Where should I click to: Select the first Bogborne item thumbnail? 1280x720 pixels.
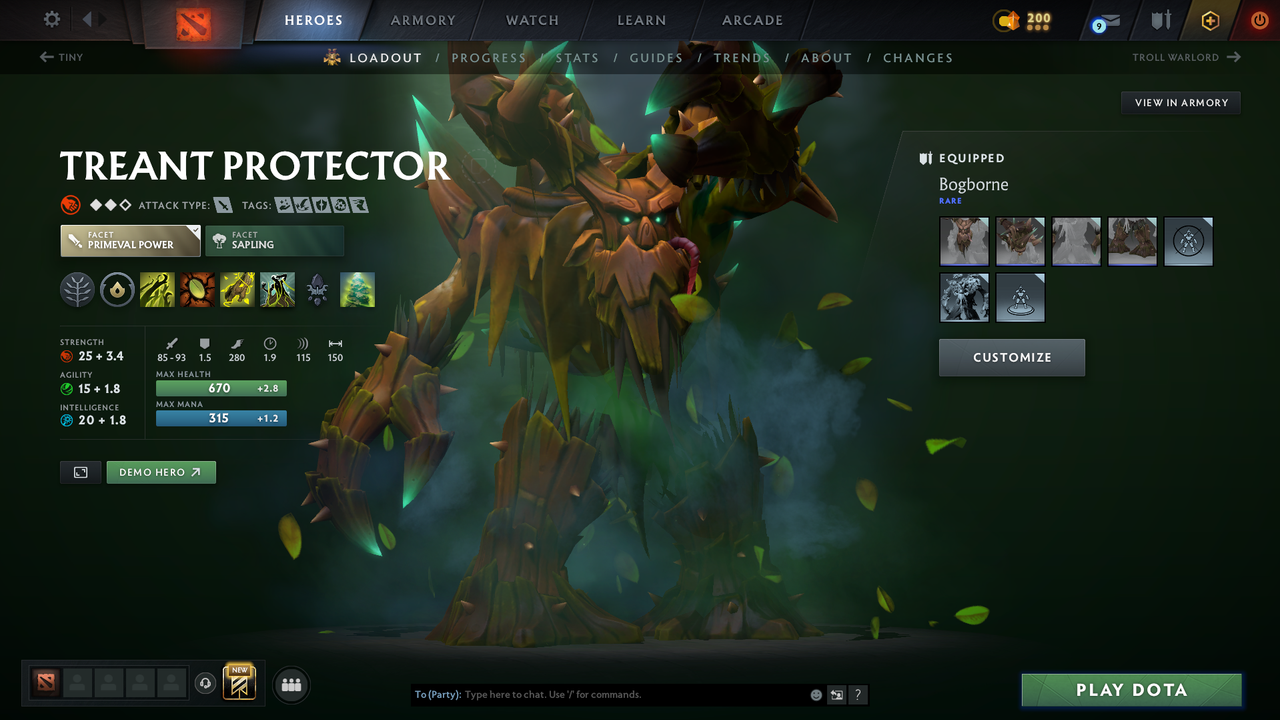point(964,241)
